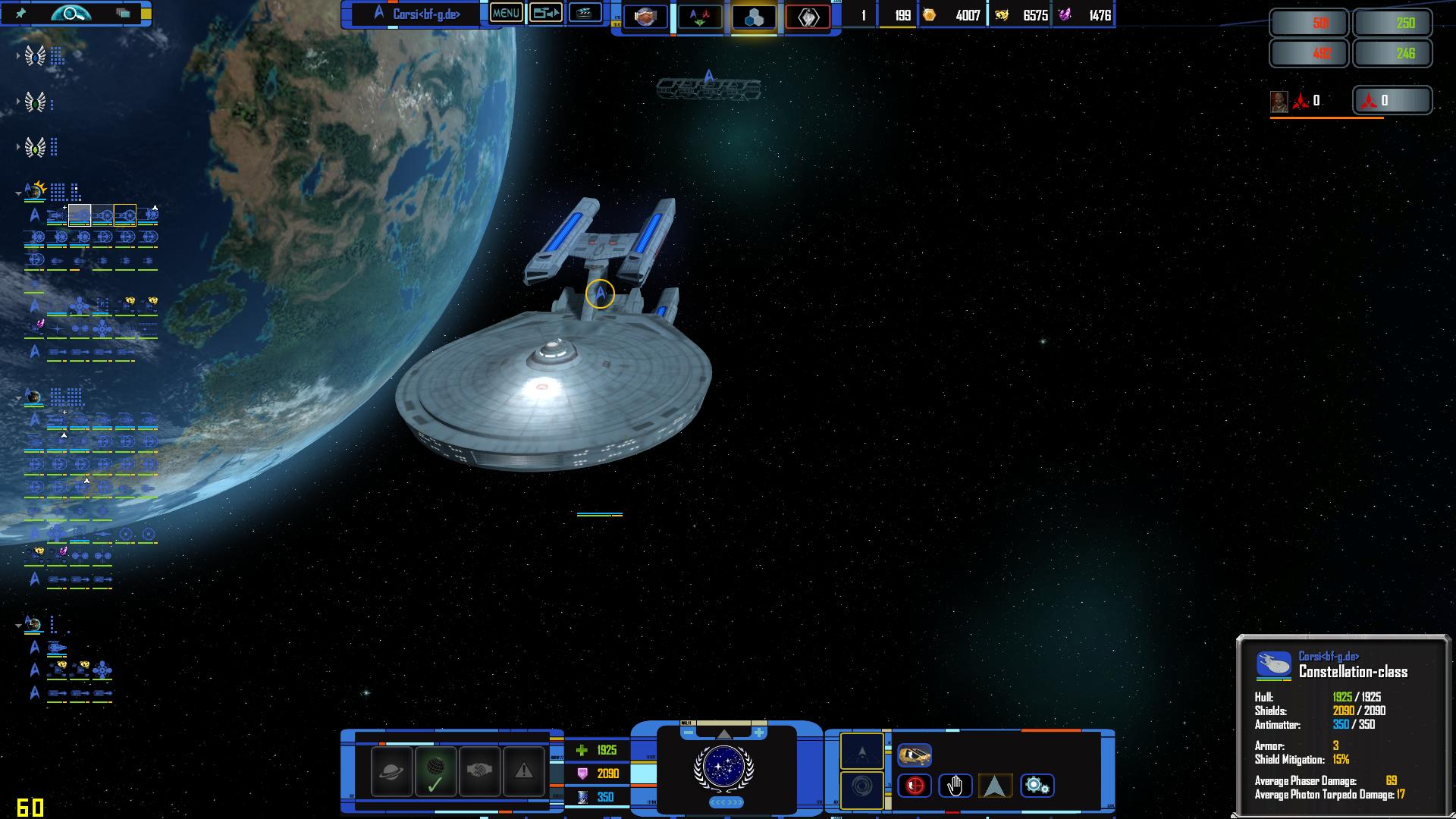Open the hexagon research screen
The image size is (1456, 819).
(754, 17)
